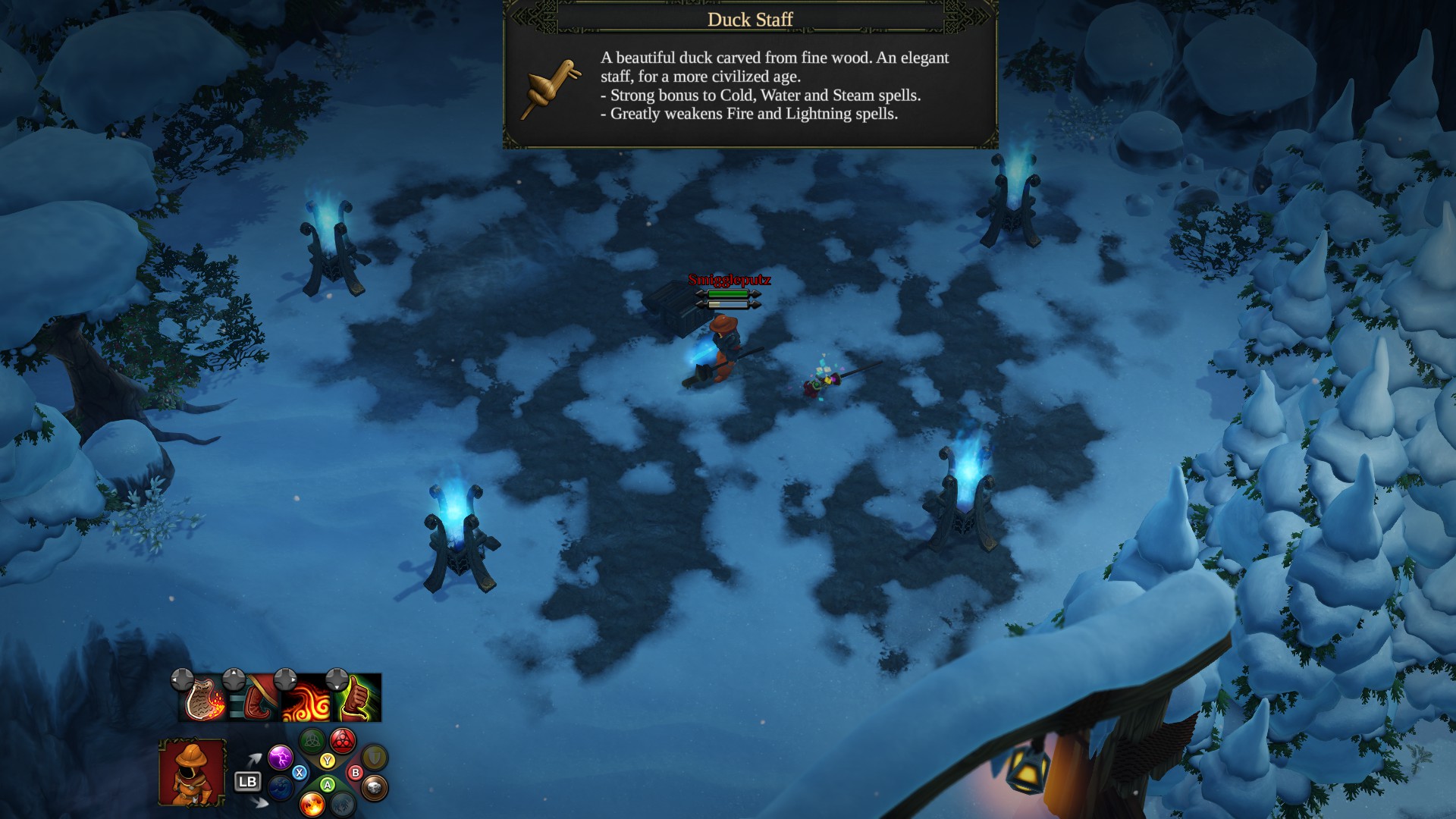Screen dimensions: 1456x819
Task: Select the blue Water element orb
Action: click(281, 789)
